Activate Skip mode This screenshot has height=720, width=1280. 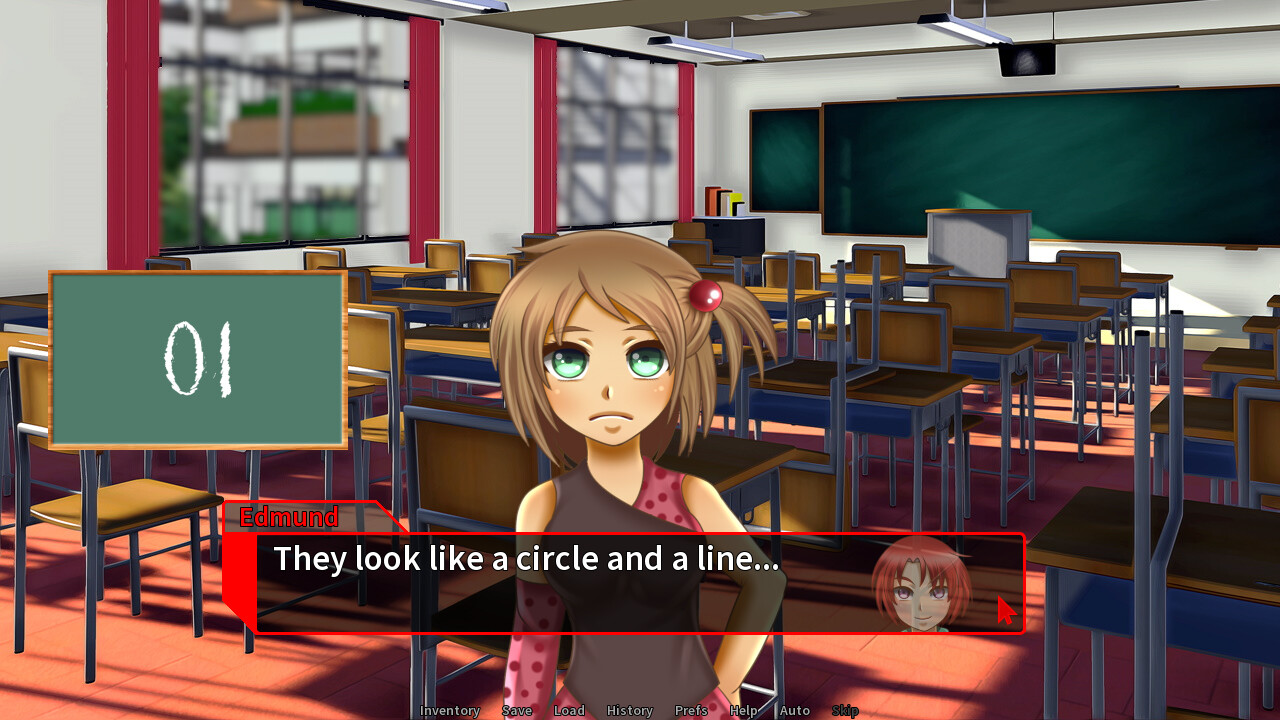coord(845,710)
